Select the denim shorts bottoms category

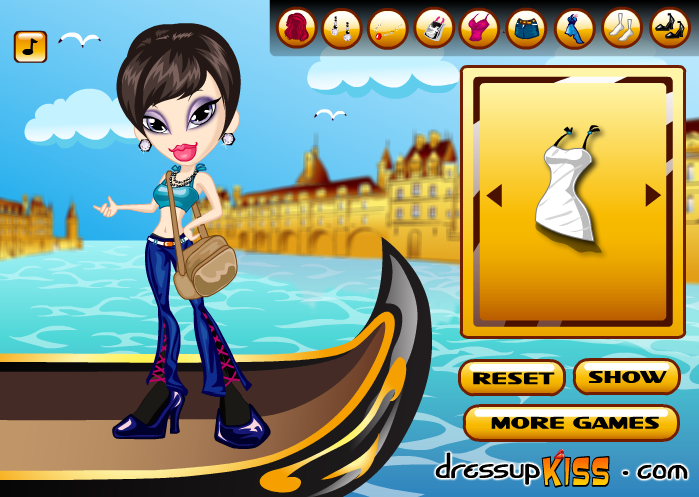(x=526, y=28)
